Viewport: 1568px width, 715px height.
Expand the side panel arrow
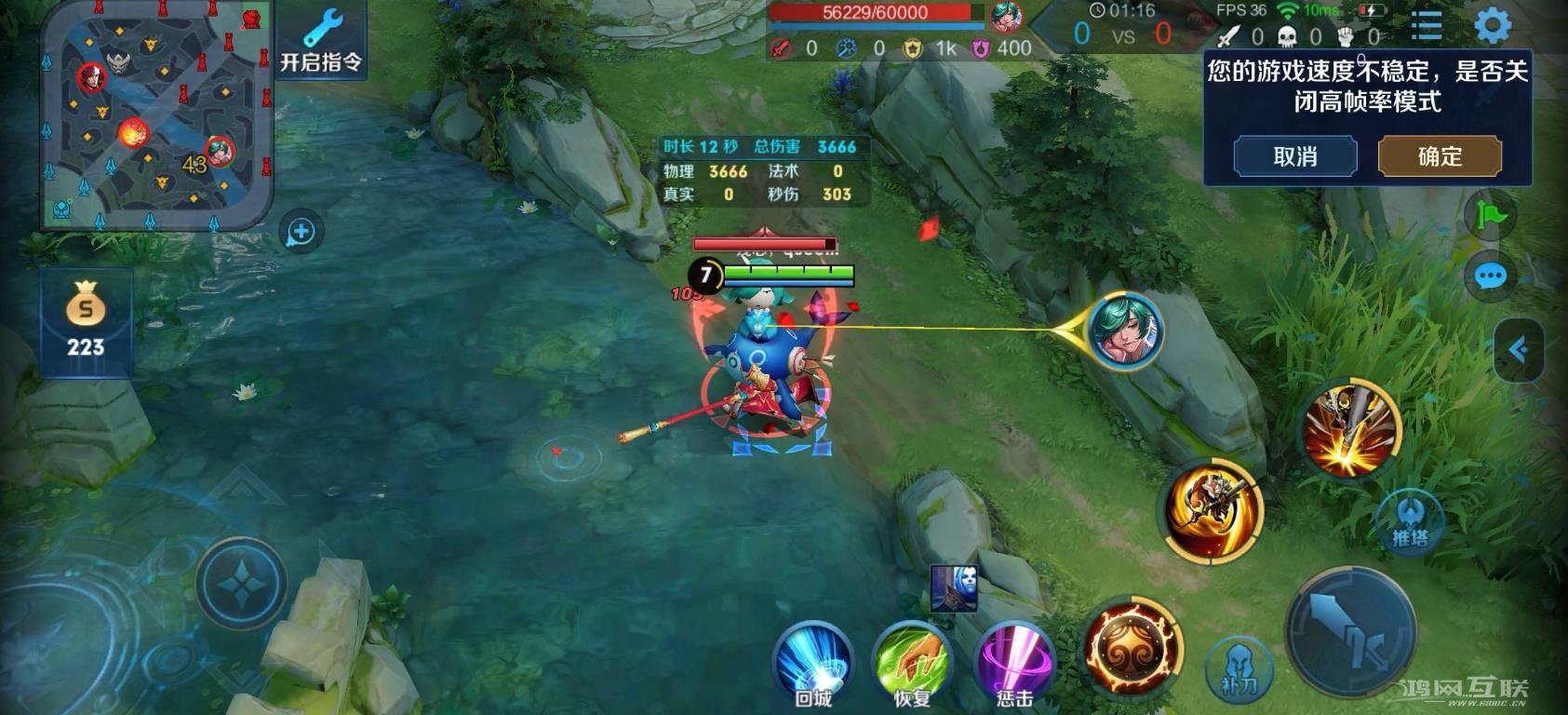[x=1519, y=349]
